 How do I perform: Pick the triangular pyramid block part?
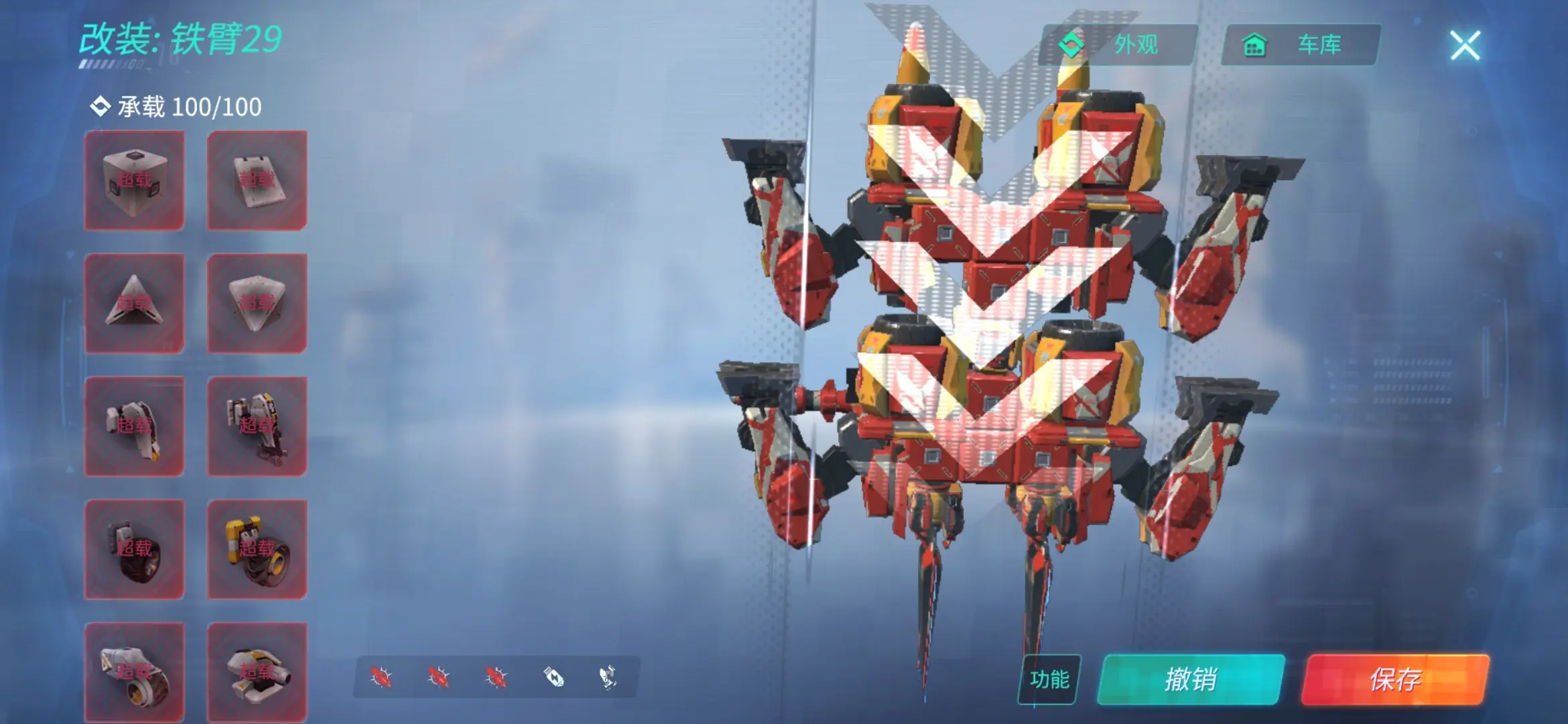(134, 303)
